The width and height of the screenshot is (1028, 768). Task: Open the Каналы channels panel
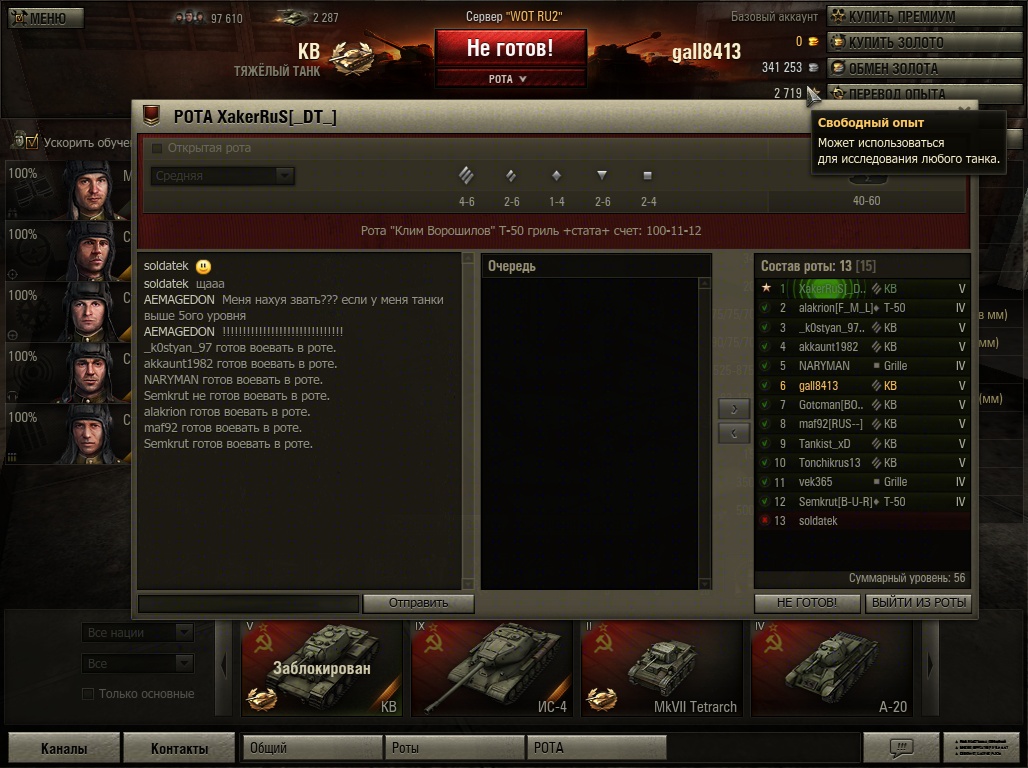(x=64, y=748)
